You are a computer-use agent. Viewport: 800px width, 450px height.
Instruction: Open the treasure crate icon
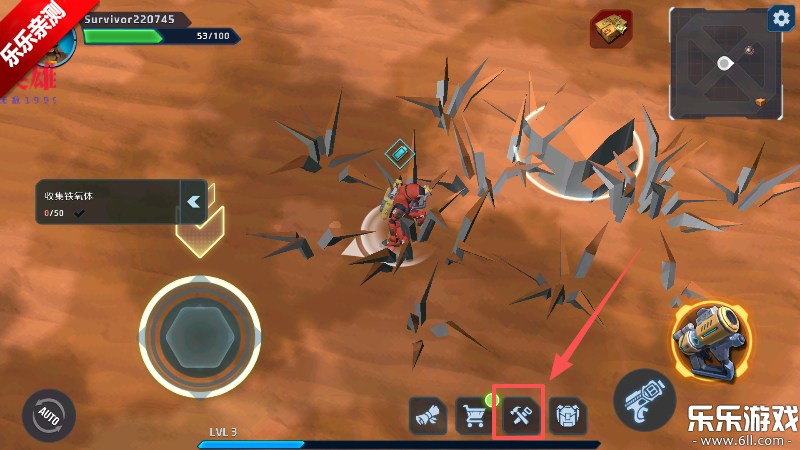tap(610, 29)
